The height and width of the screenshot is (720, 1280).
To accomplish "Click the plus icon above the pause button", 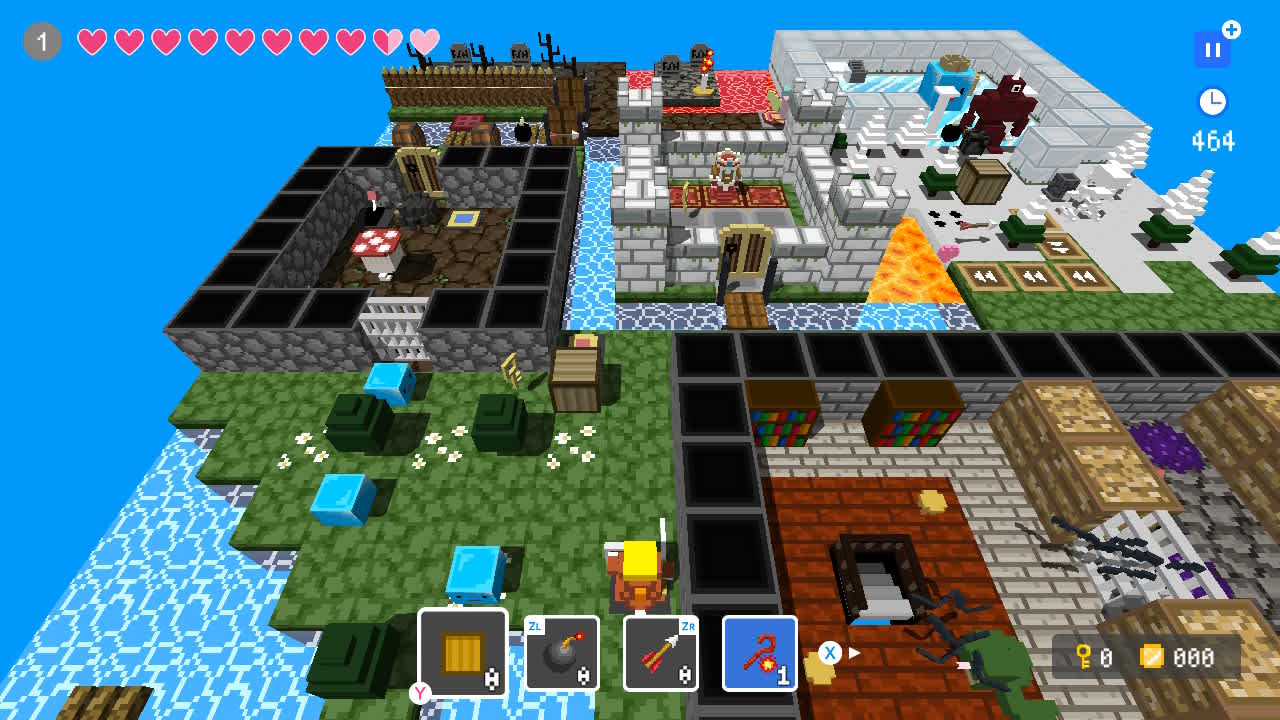I will 1232,29.
